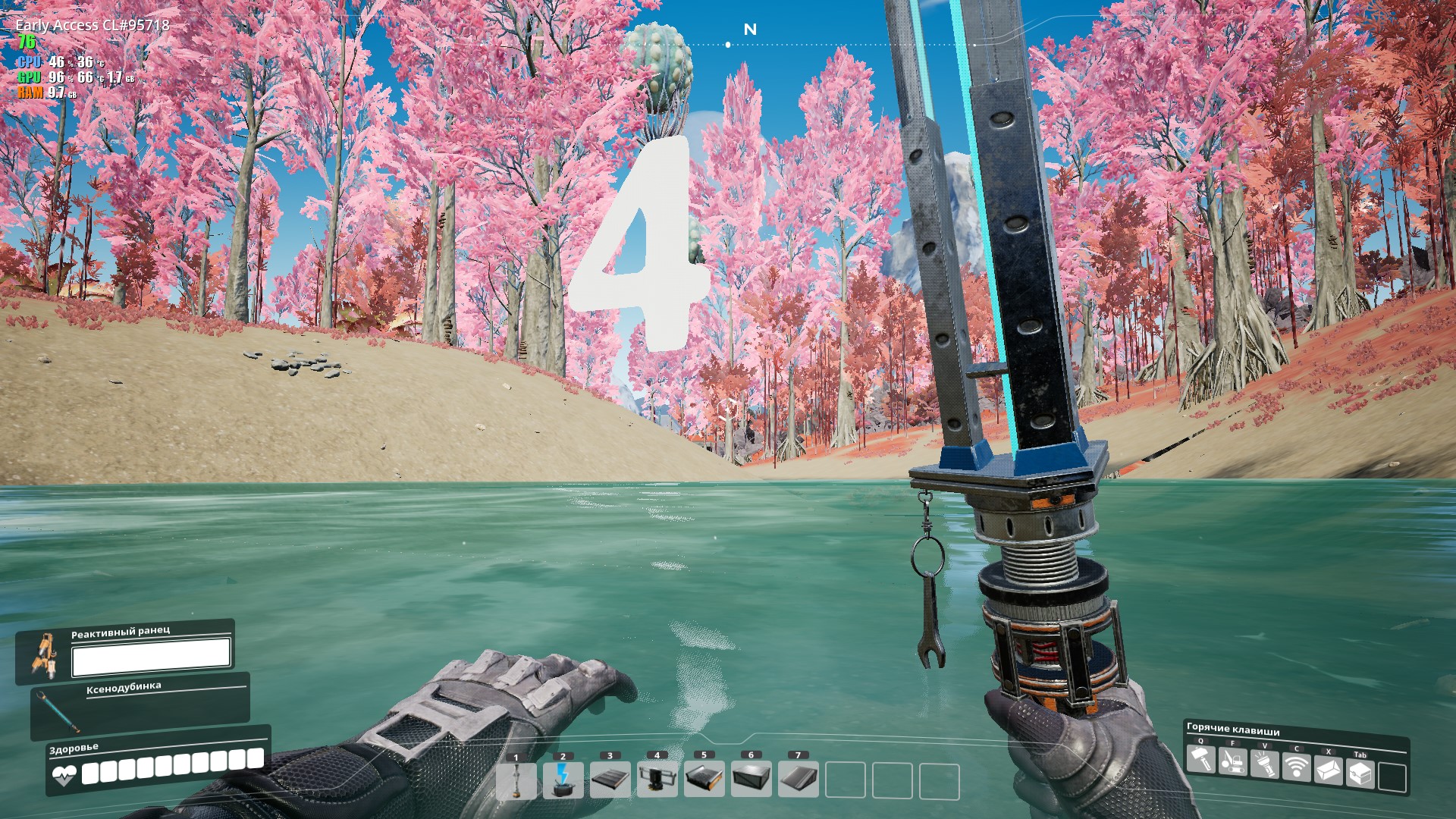The image size is (1456, 819).
Task: Open the build menu hammer icon
Action: click(1200, 759)
